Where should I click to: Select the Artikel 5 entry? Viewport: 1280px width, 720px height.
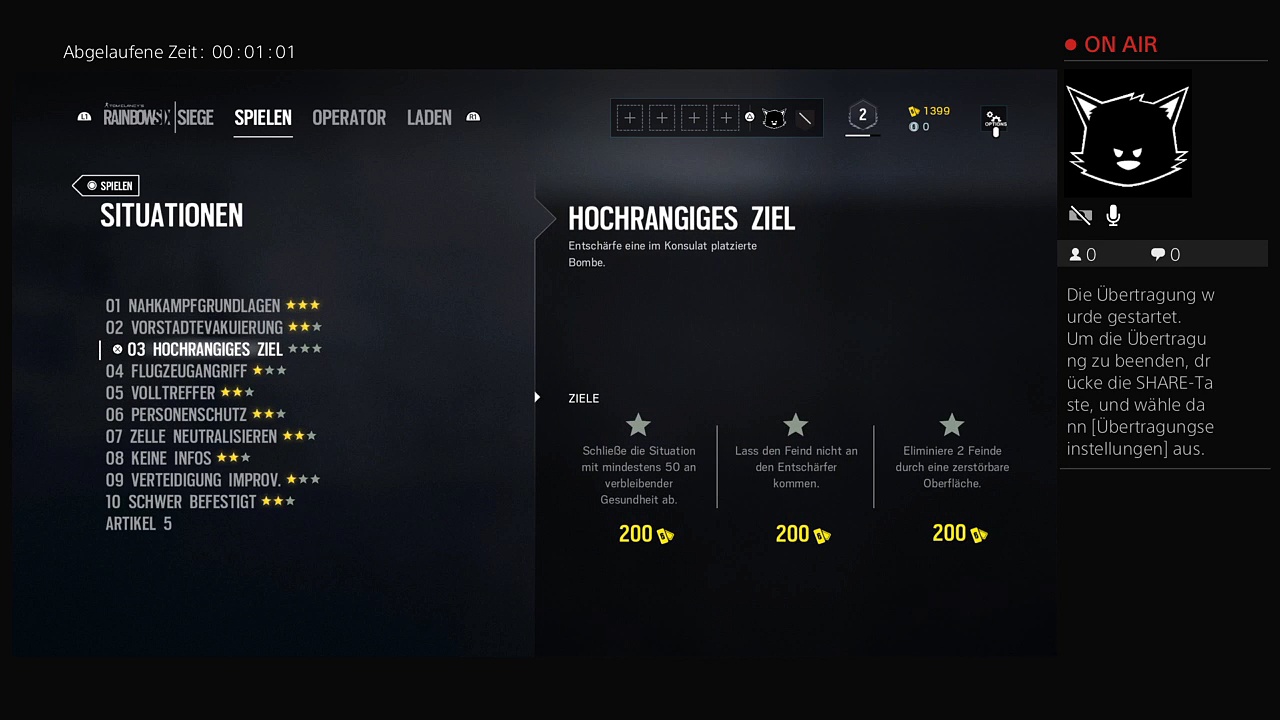click(139, 524)
